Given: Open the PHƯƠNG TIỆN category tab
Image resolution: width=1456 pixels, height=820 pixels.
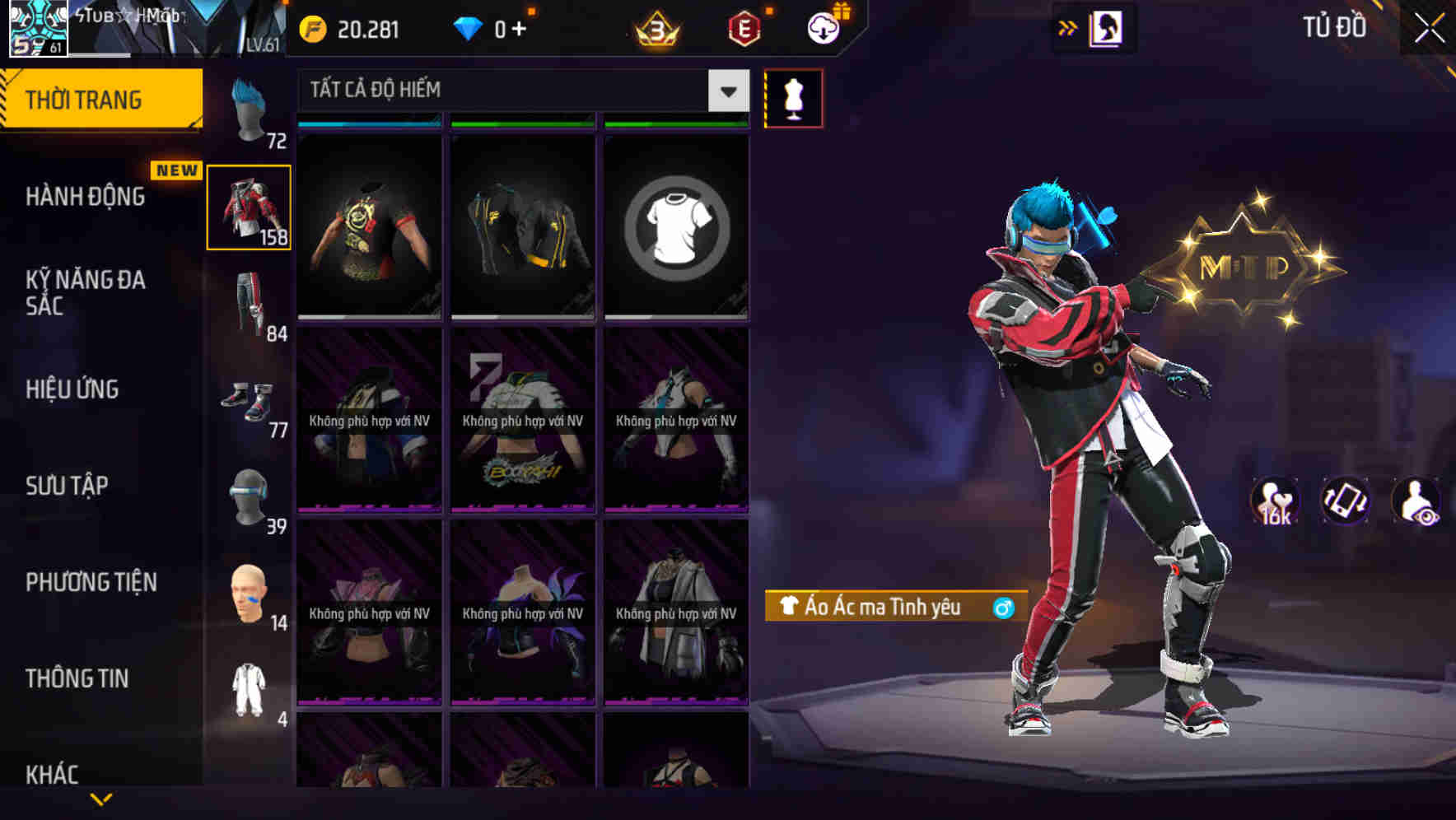Looking at the screenshot, I should coord(91,582).
